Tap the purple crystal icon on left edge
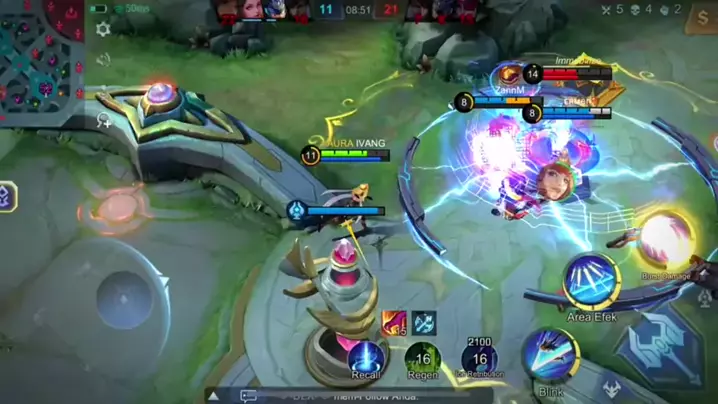This screenshot has width=718, height=404. coord(6,197)
